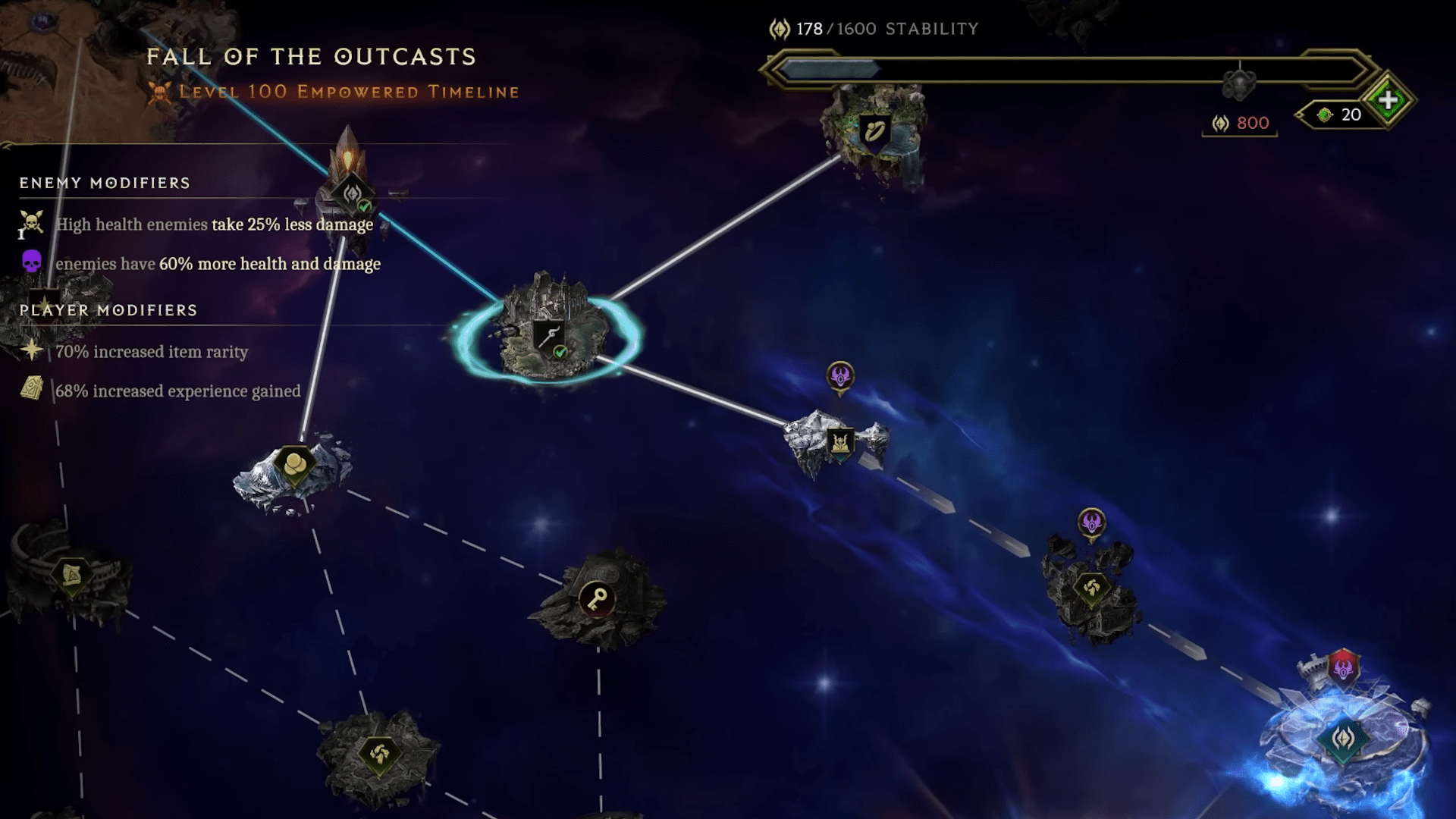Image resolution: width=1456 pixels, height=819 pixels.
Task: Click the green plus button beside the 20 counter
Action: coord(1388,100)
